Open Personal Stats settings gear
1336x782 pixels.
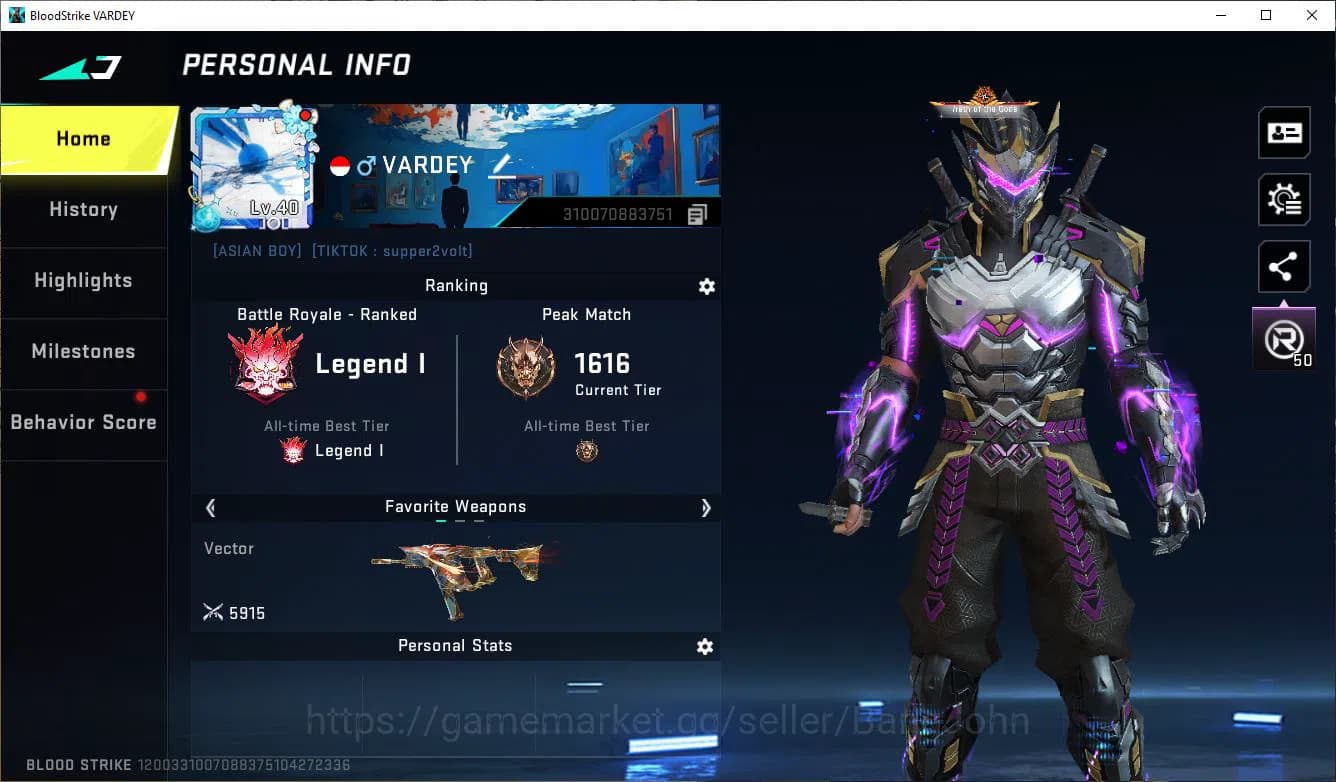(x=704, y=646)
